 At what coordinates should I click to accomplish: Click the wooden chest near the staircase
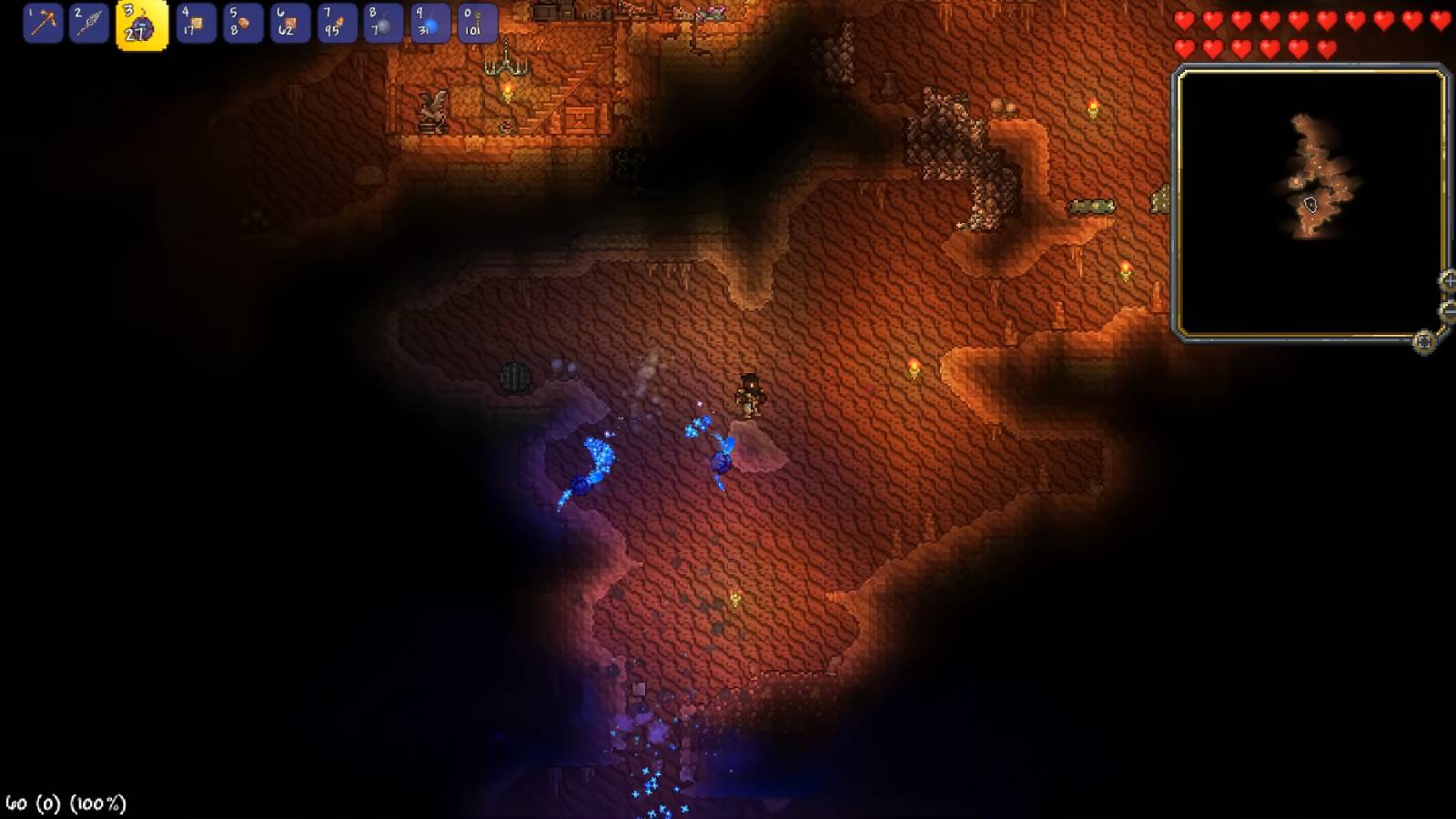581,119
